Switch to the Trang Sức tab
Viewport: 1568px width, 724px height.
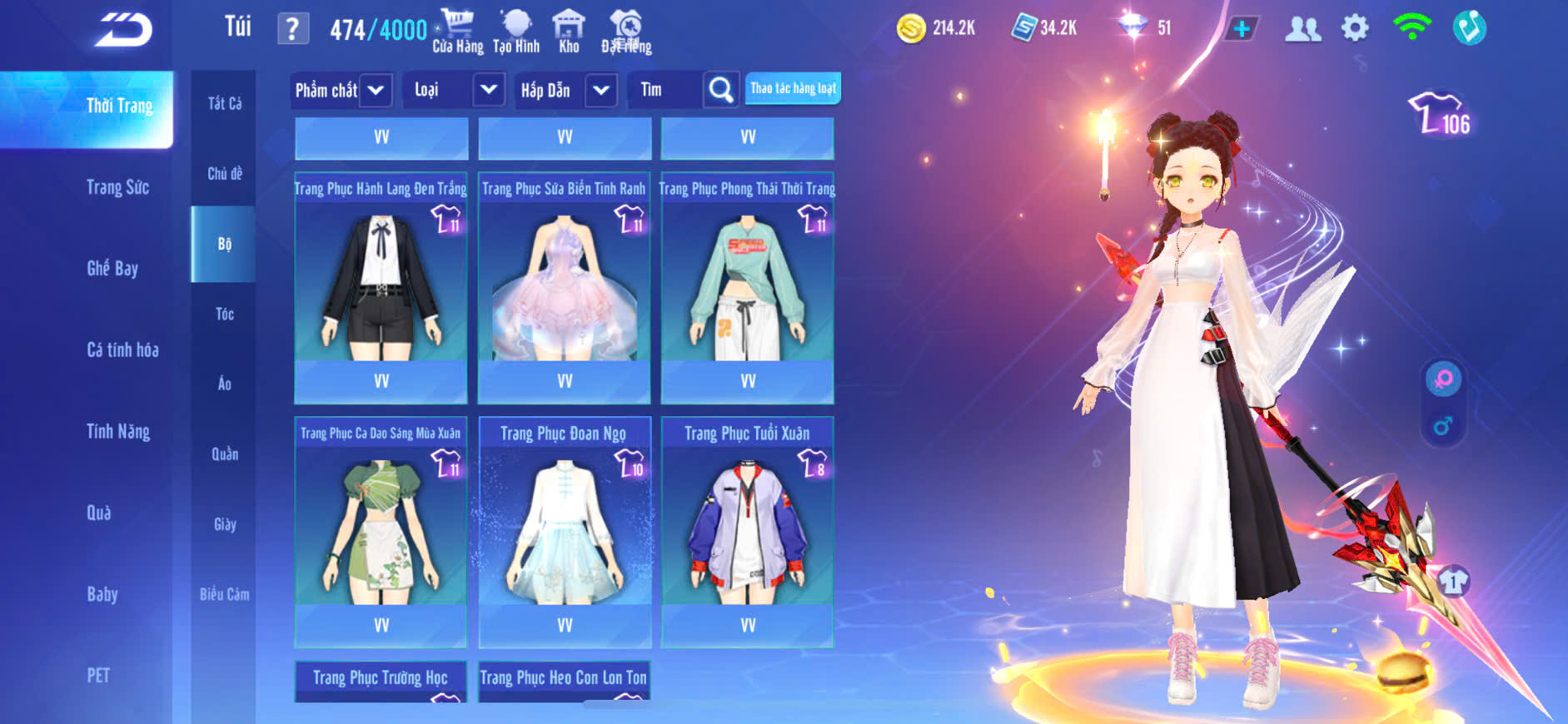pos(117,187)
